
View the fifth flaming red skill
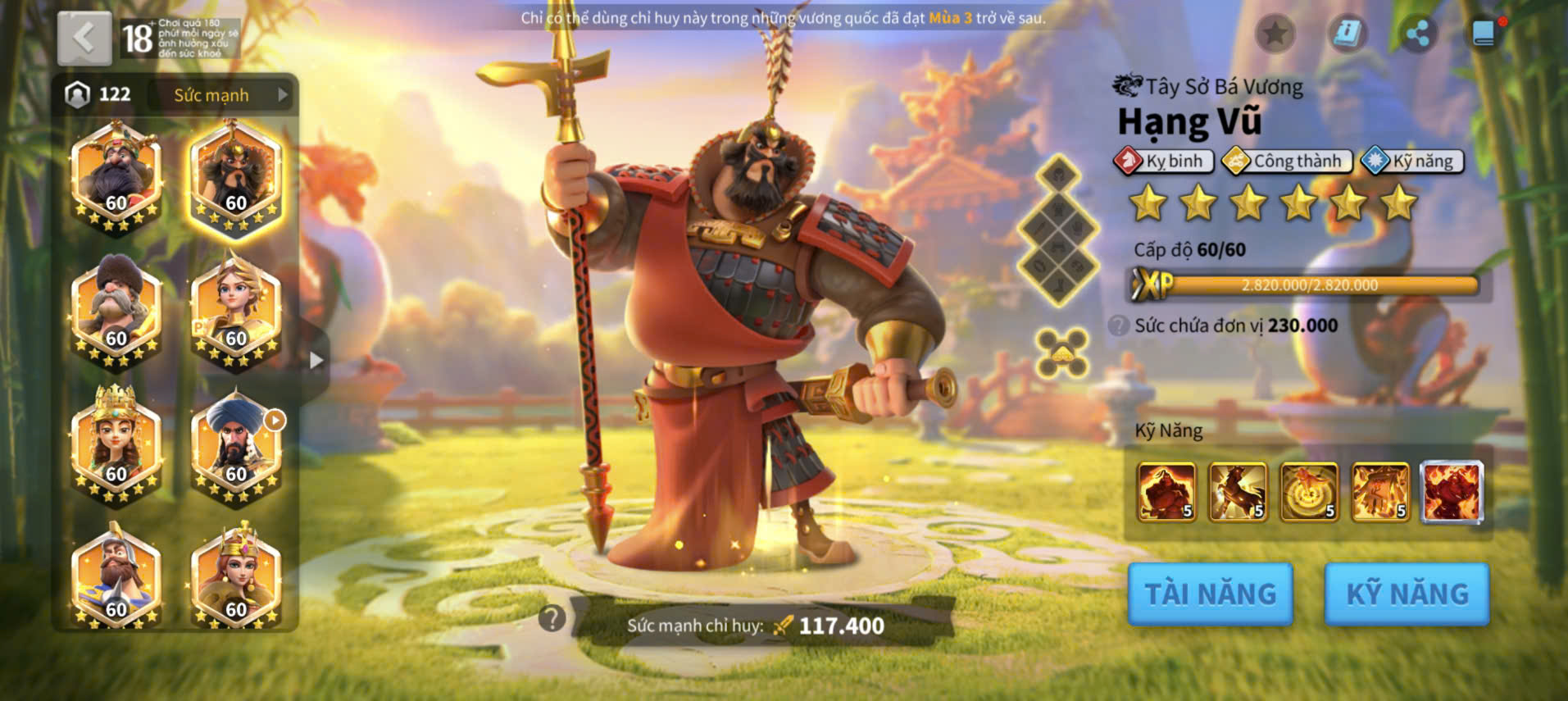click(x=1451, y=492)
